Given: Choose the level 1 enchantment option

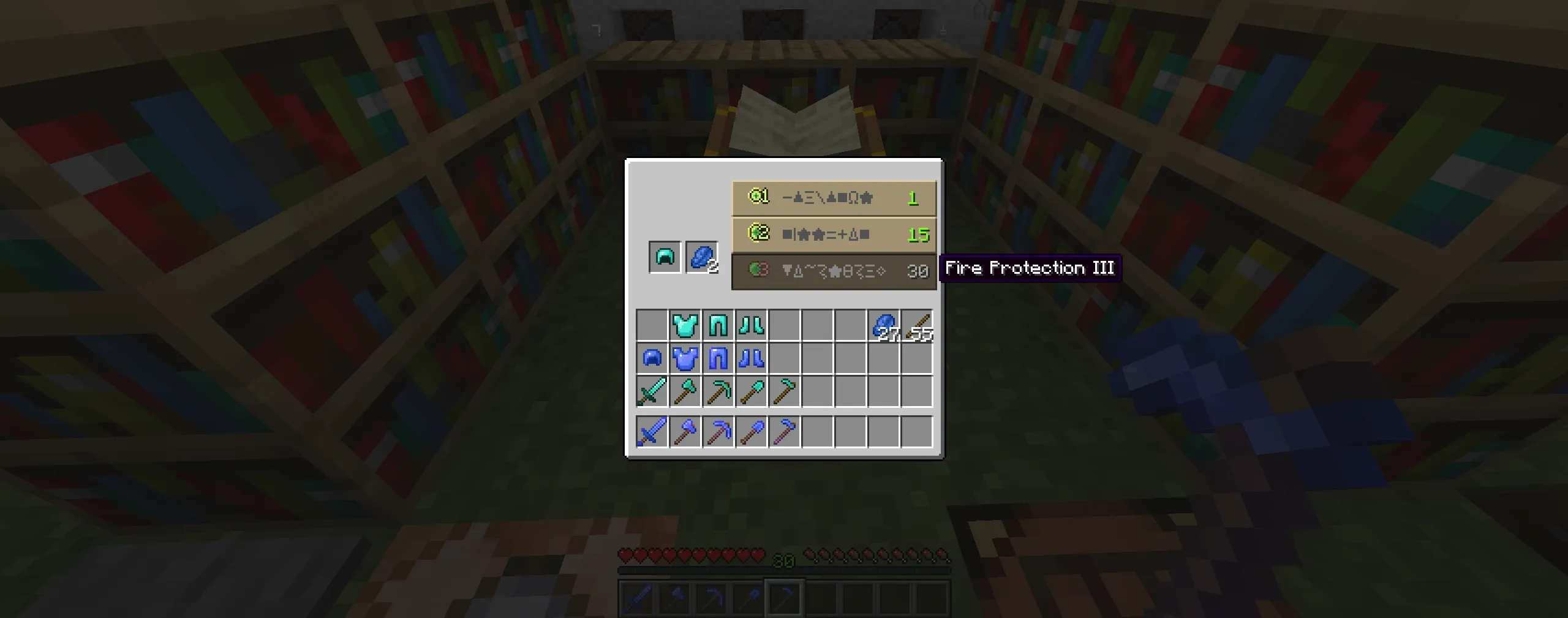Looking at the screenshot, I should [x=833, y=198].
